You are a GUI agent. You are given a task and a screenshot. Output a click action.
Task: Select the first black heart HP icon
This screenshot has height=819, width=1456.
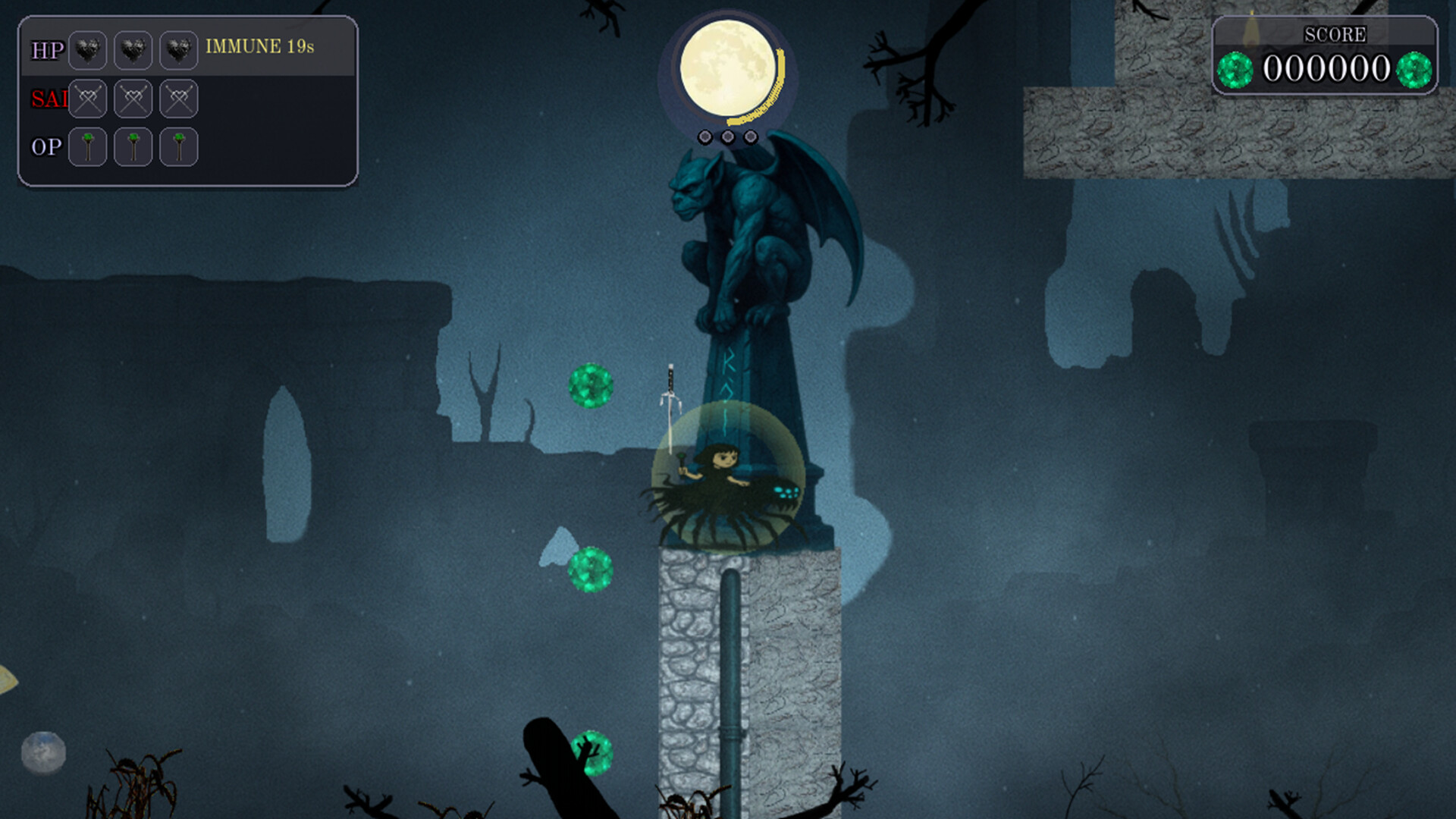[87, 50]
